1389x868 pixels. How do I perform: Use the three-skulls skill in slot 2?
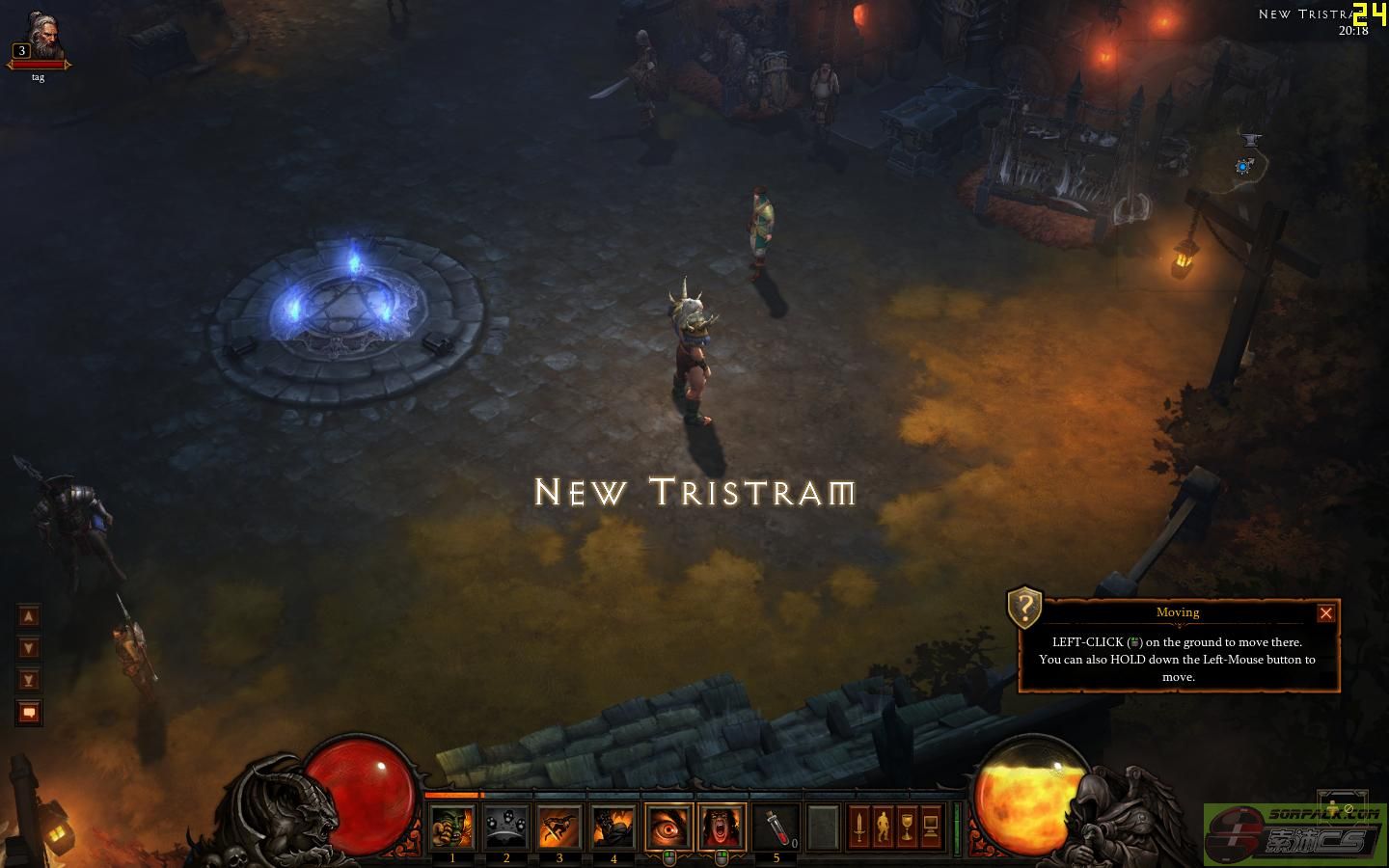click(x=506, y=827)
